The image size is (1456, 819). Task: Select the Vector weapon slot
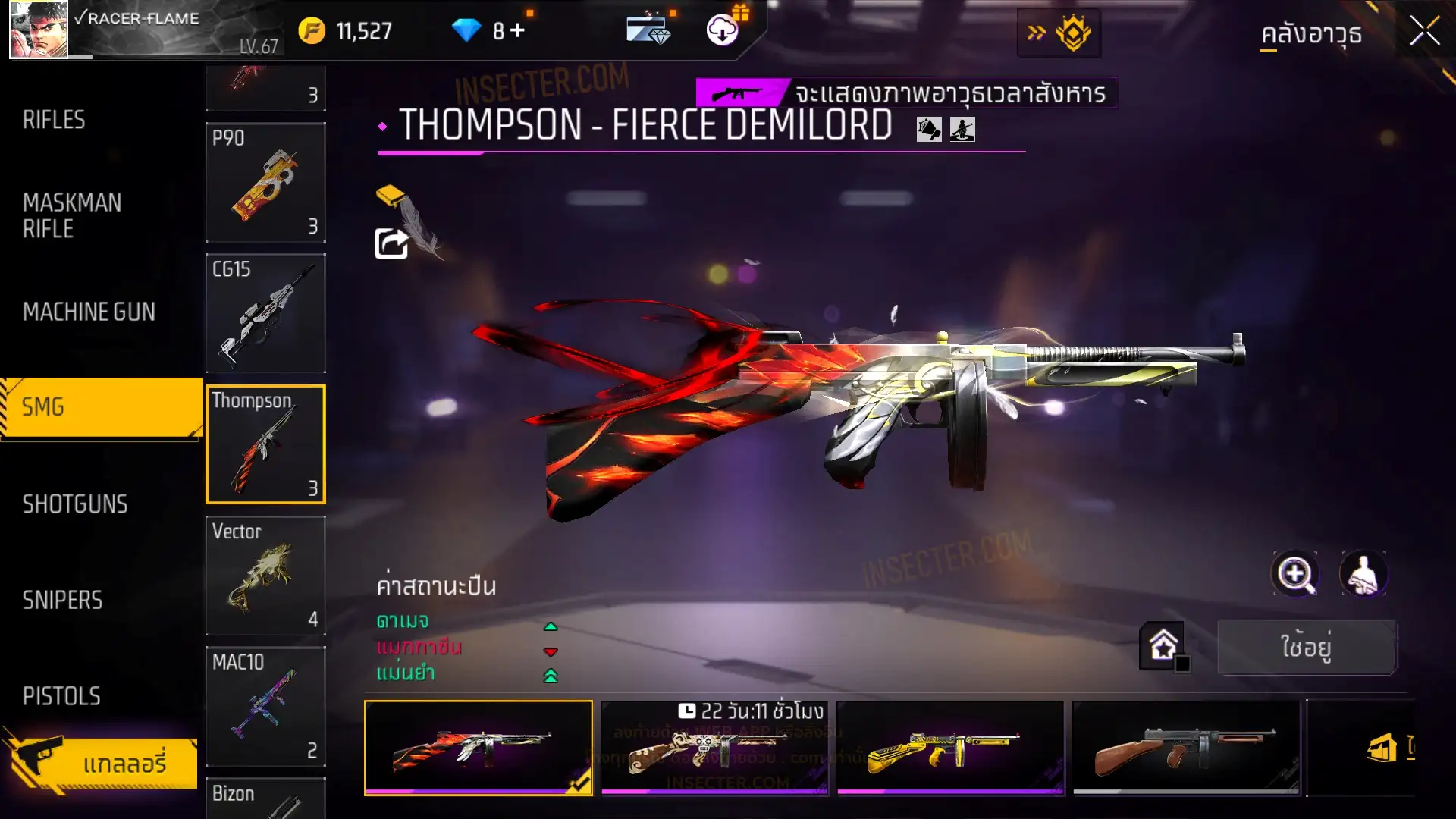pos(265,576)
